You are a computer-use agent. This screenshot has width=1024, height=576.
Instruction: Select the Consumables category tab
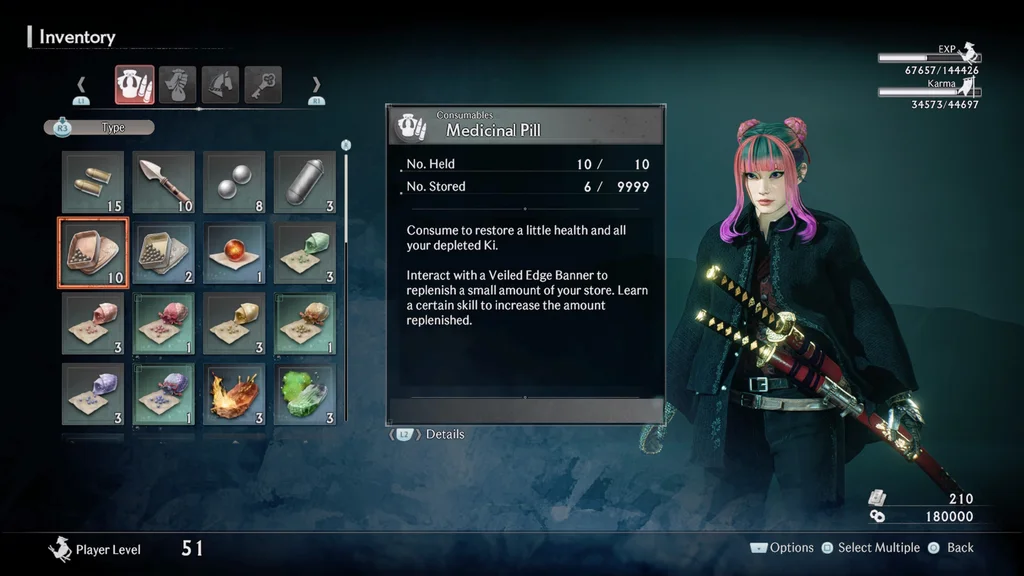click(134, 85)
